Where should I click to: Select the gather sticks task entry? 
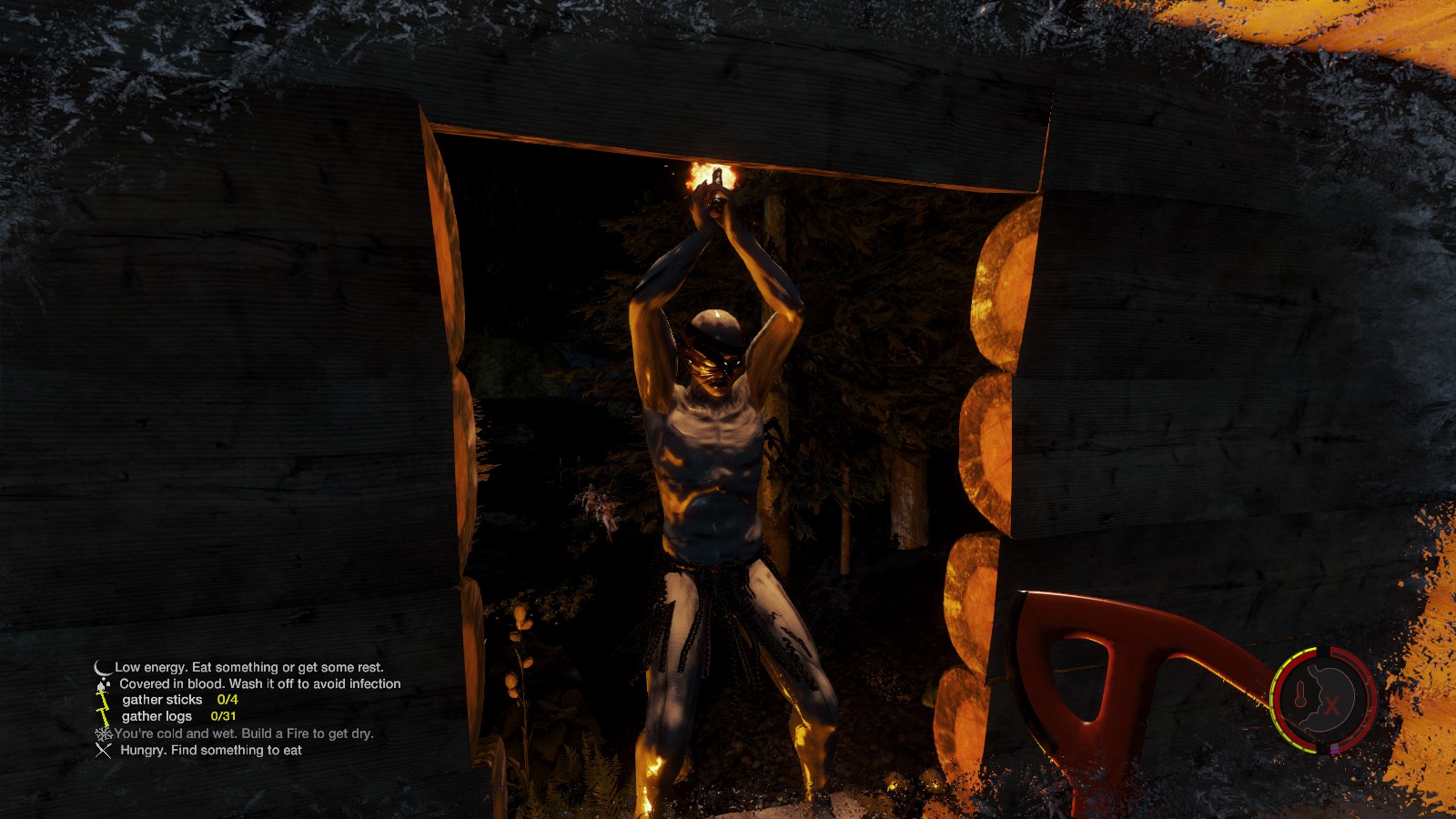point(179,700)
